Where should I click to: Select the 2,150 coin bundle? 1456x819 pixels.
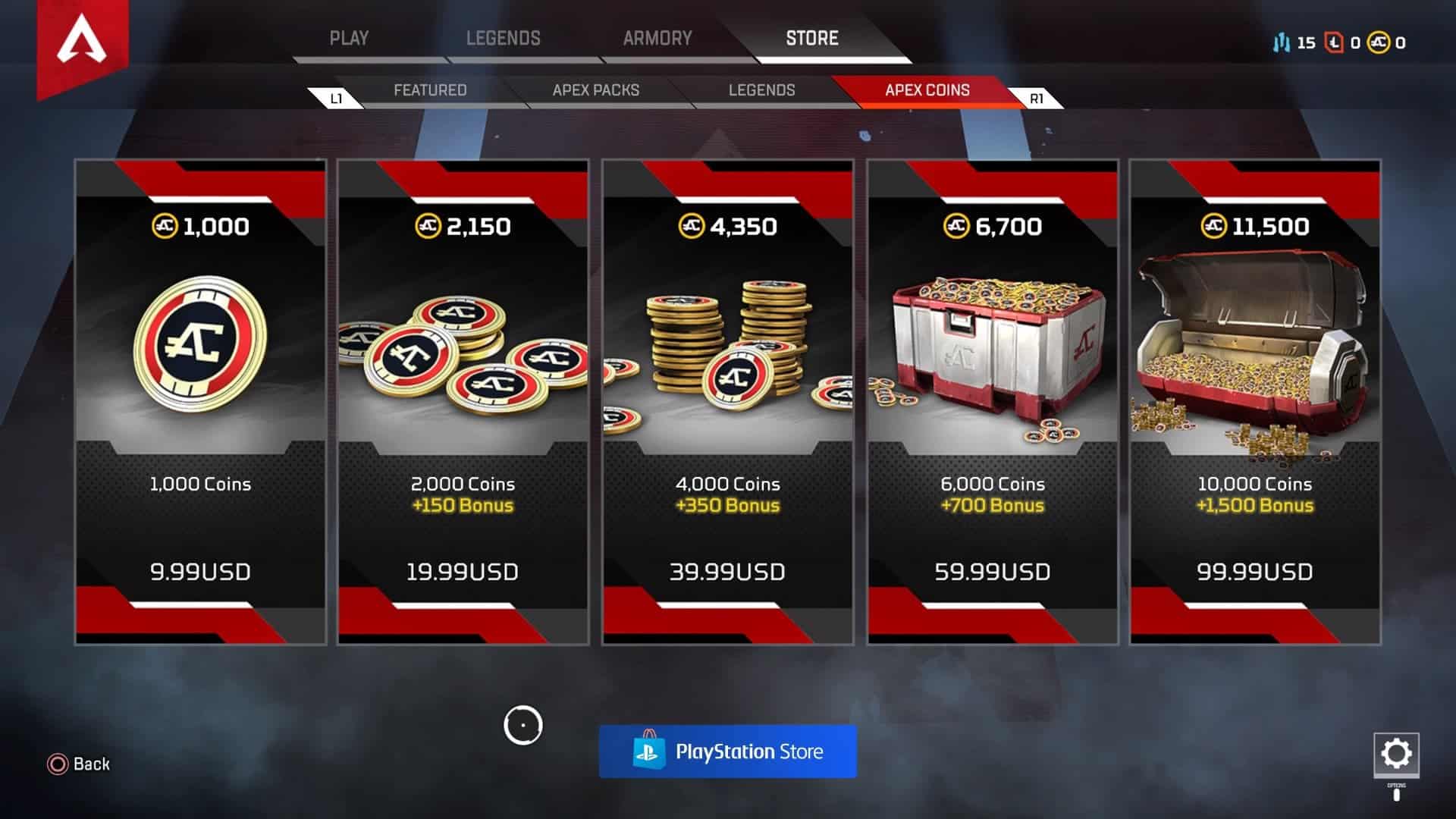(x=463, y=402)
